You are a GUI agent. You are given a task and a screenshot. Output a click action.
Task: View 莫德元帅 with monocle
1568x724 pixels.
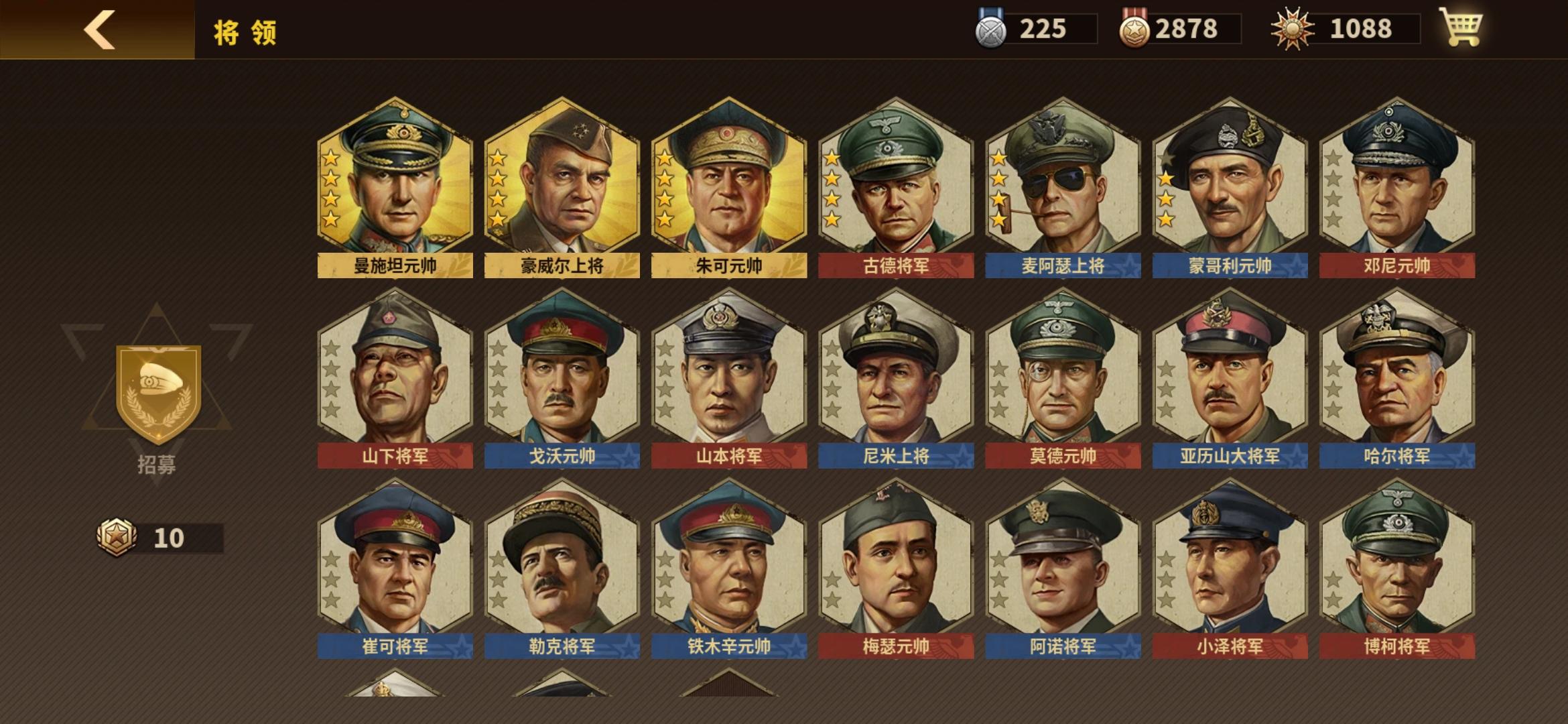tap(1061, 375)
